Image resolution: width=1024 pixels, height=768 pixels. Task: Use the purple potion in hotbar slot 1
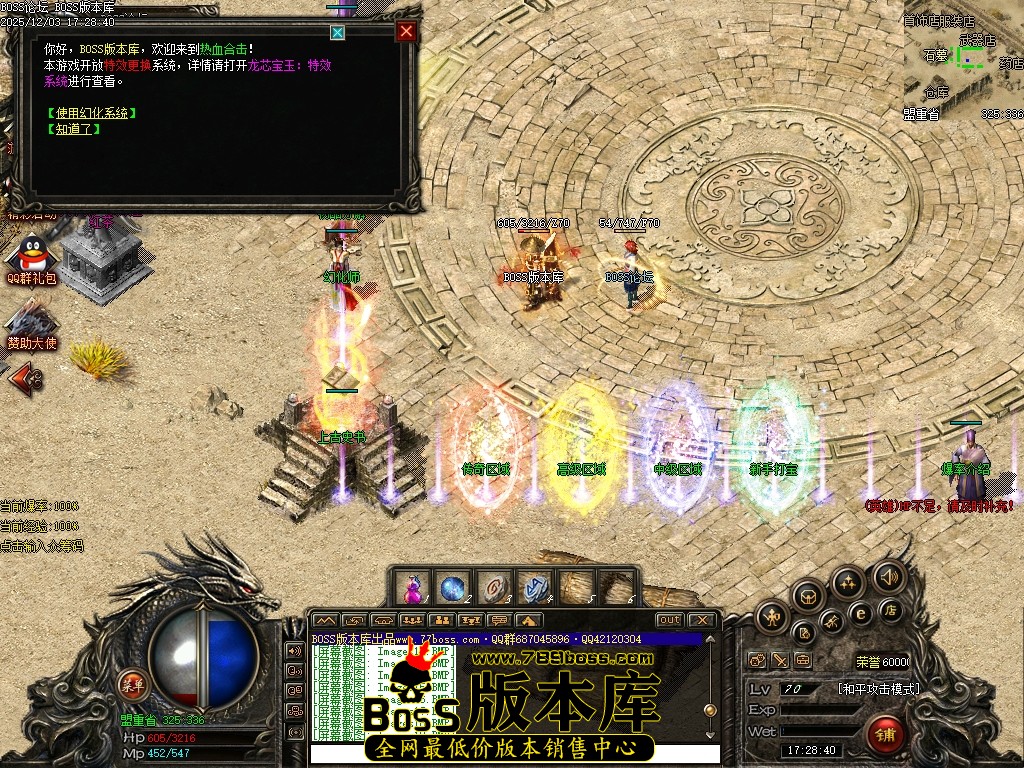pos(411,588)
